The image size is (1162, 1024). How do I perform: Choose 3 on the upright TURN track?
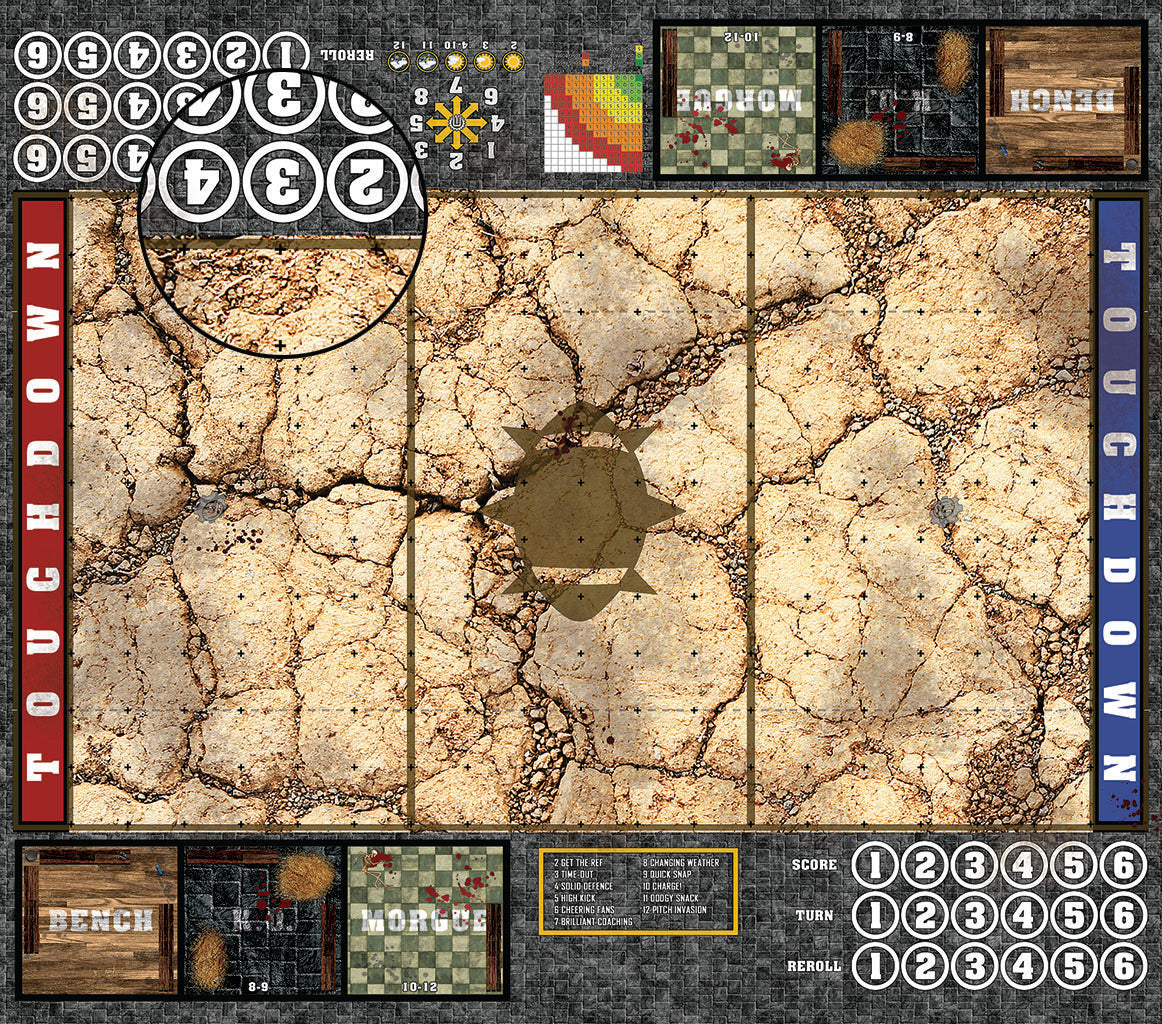pyautogui.click(x=974, y=915)
